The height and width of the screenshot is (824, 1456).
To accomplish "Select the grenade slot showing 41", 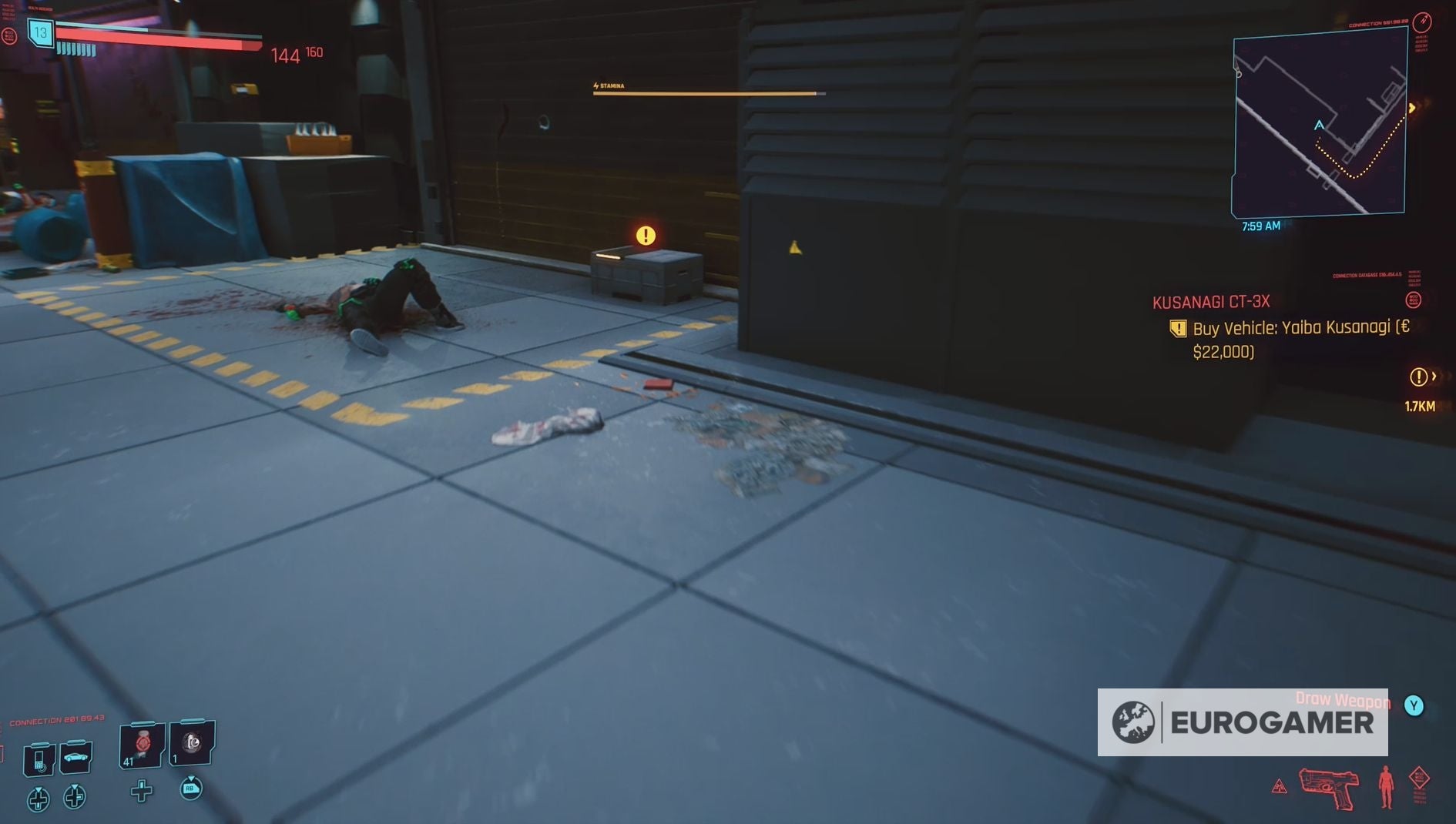I will (x=141, y=744).
